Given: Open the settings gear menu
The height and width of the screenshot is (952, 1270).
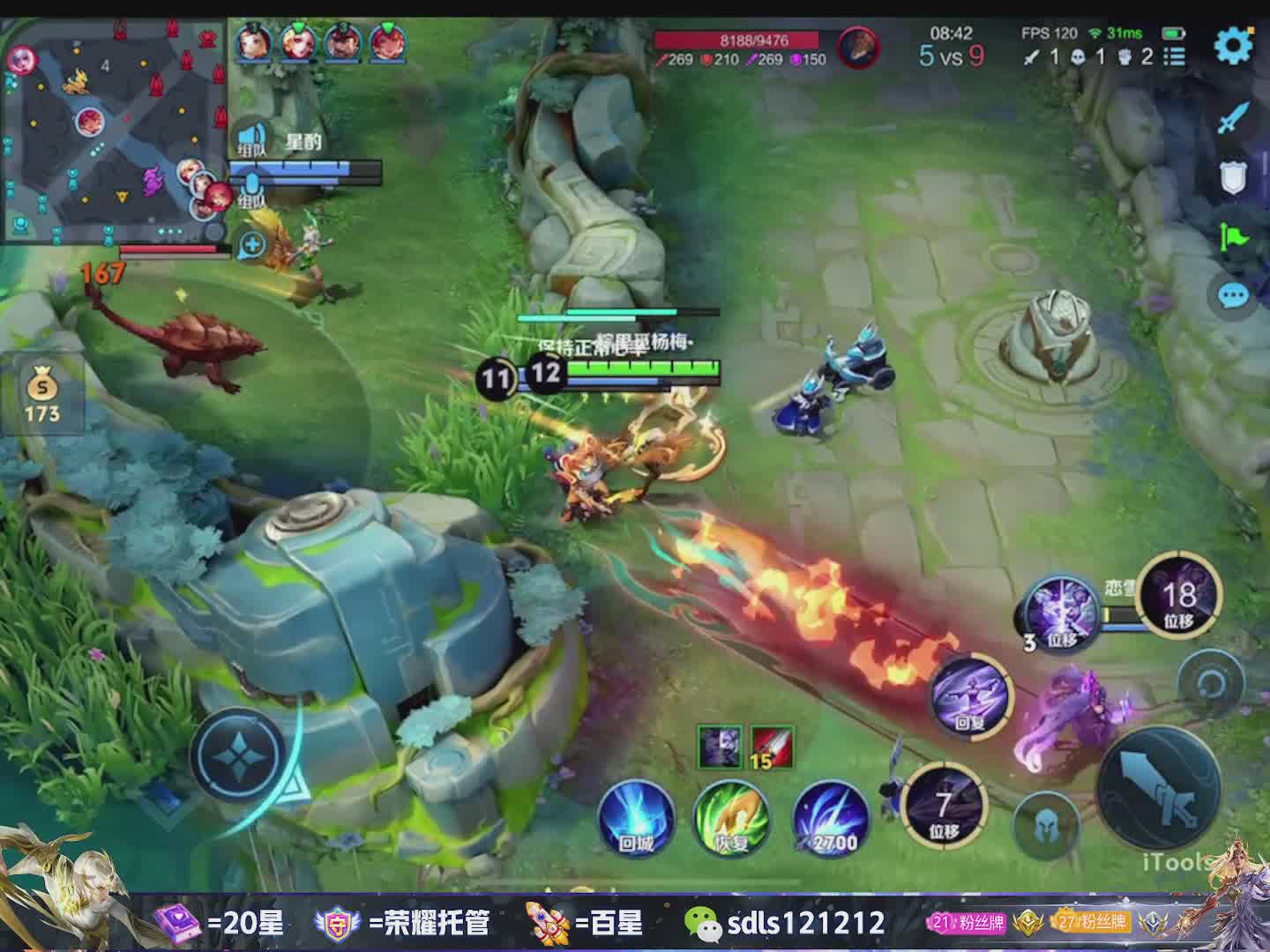Looking at the screenshot, I should [x=1233, y=45].
